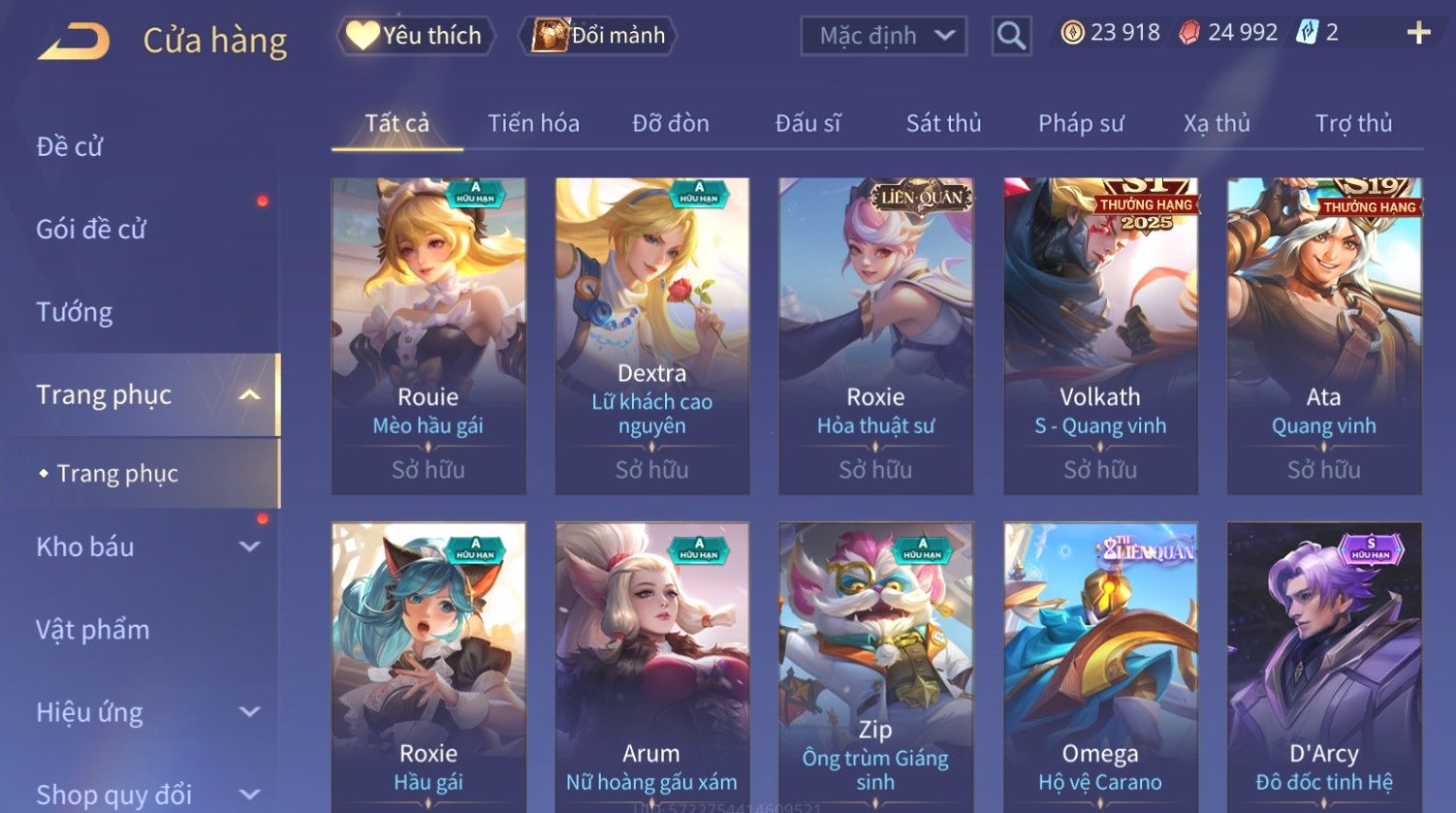Viewport: 1456px width, 813px height.
Task: Expand the Kho báu menu
Action: (x=145, y=547)
